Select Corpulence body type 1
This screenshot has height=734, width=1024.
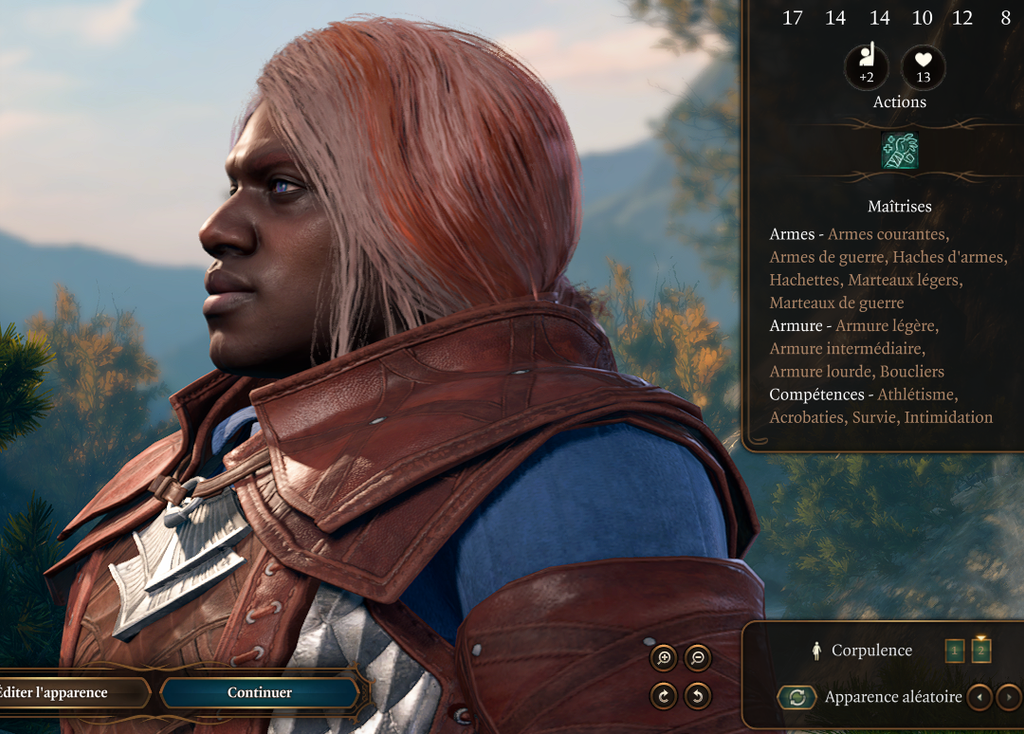click(x=955, y=651)
